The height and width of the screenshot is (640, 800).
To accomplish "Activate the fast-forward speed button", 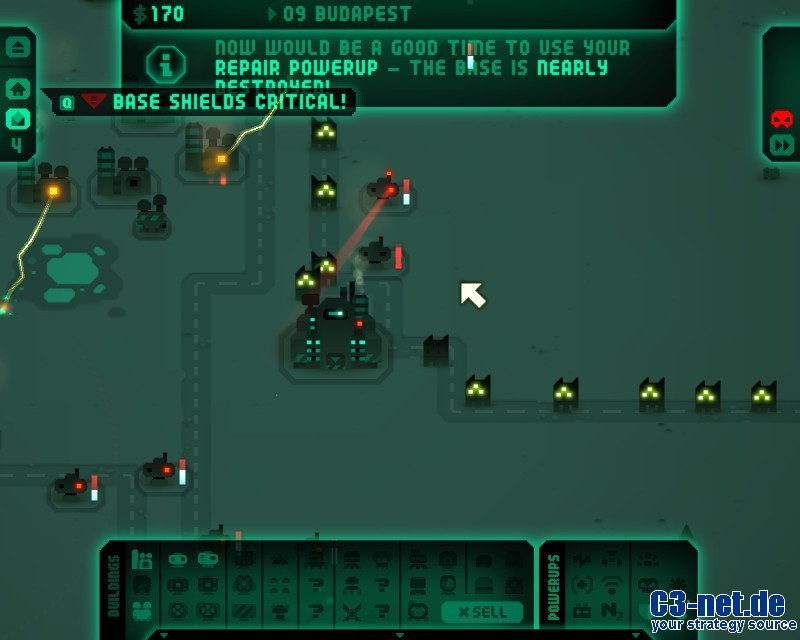I will (782, 145).
